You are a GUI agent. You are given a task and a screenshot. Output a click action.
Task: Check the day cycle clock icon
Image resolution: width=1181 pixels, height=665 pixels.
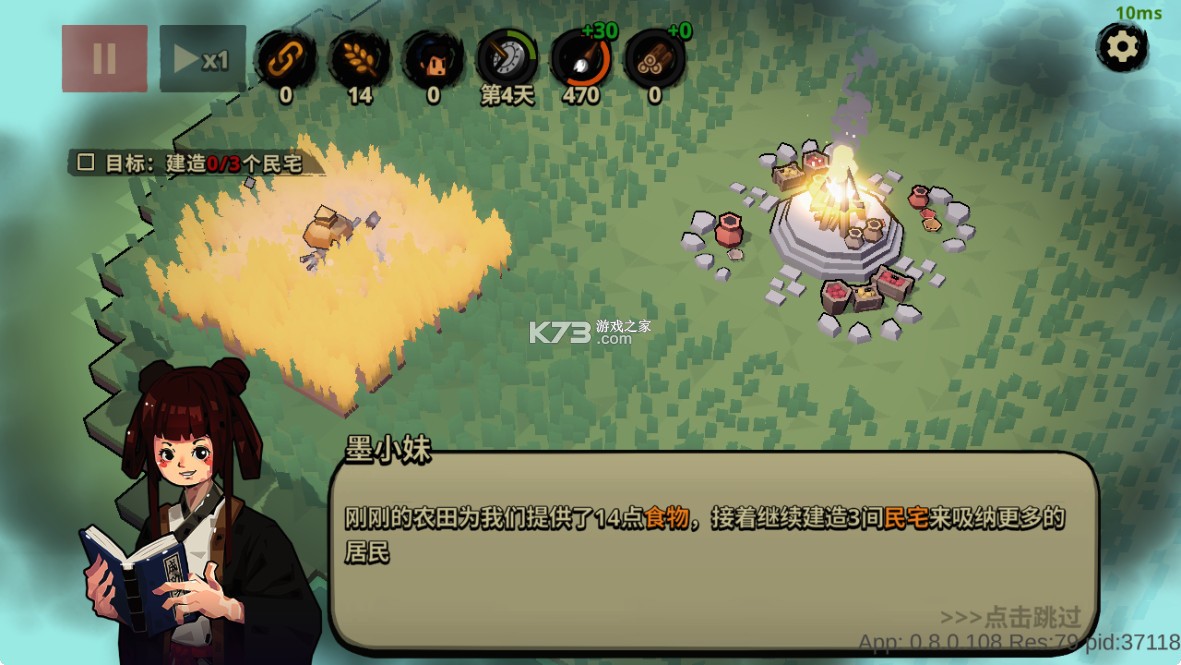(506, 59)
